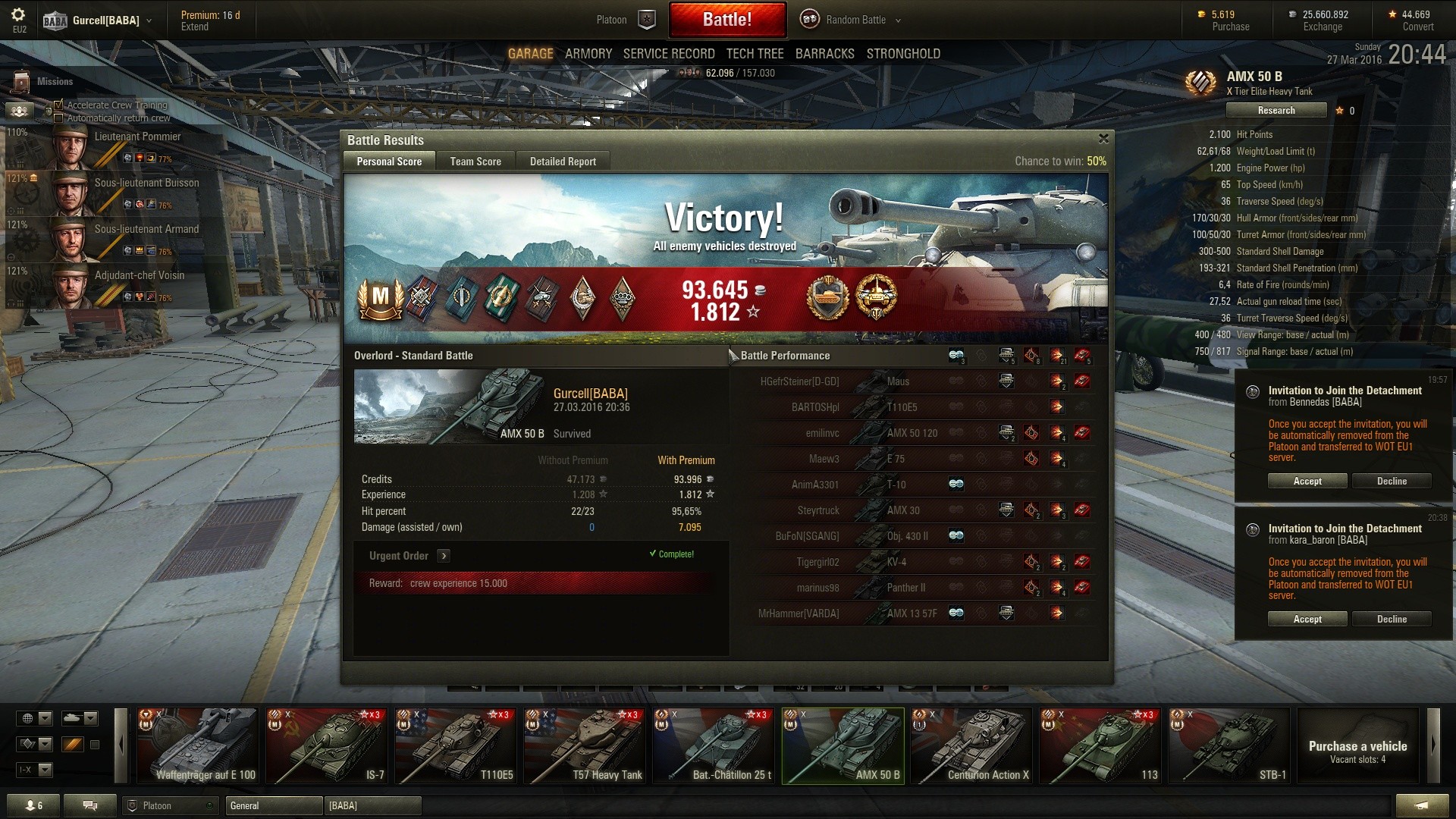Visit the Barracks
1456x819 pixels.
[824, 54]
